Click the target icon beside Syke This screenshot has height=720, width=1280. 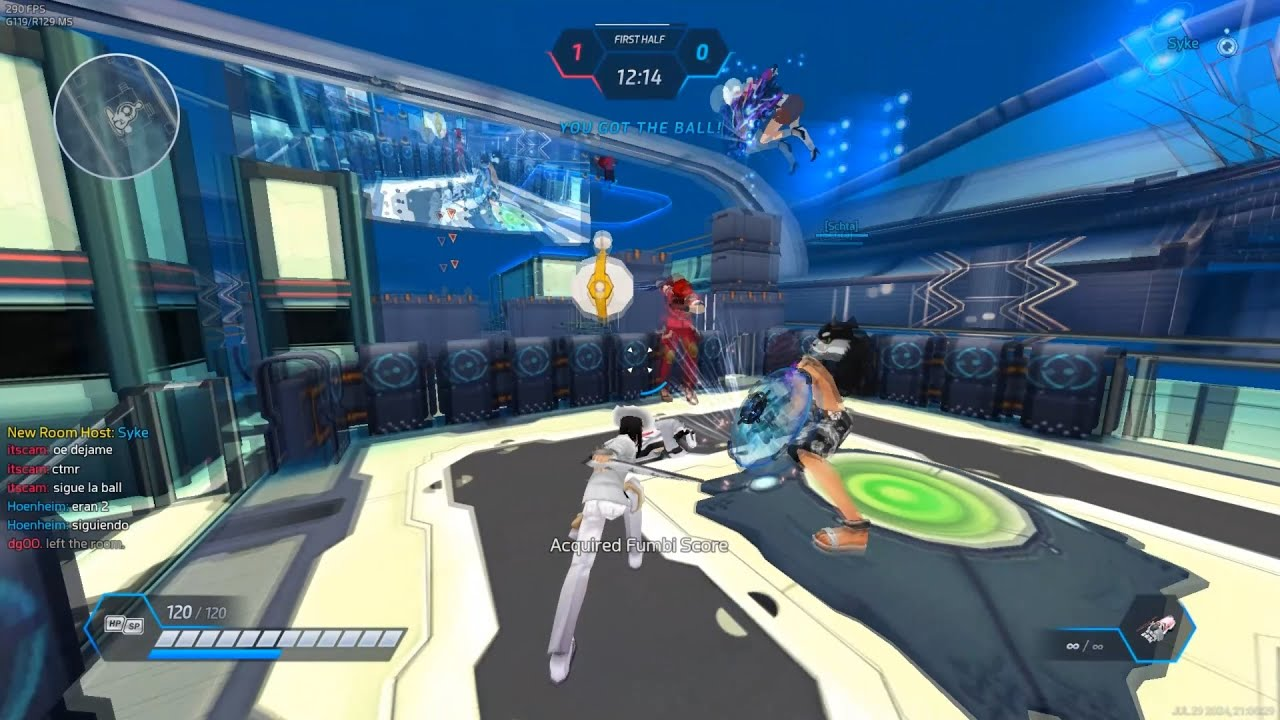tap(1227, 45)
